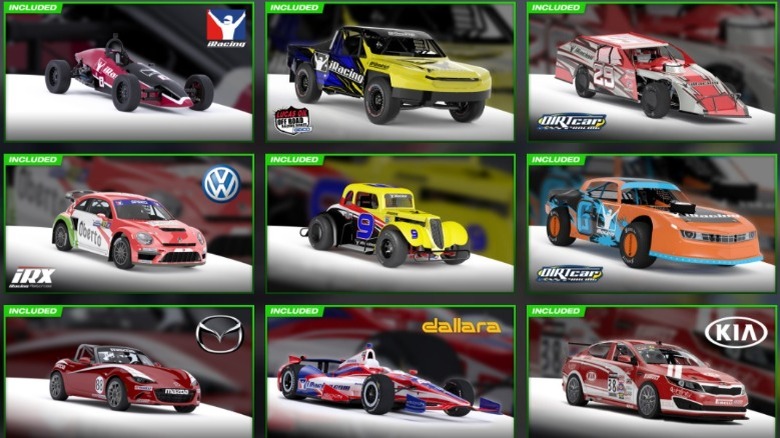
Task: Select the iRacing open-wheel formula car tile
Action: coord(129,72)
